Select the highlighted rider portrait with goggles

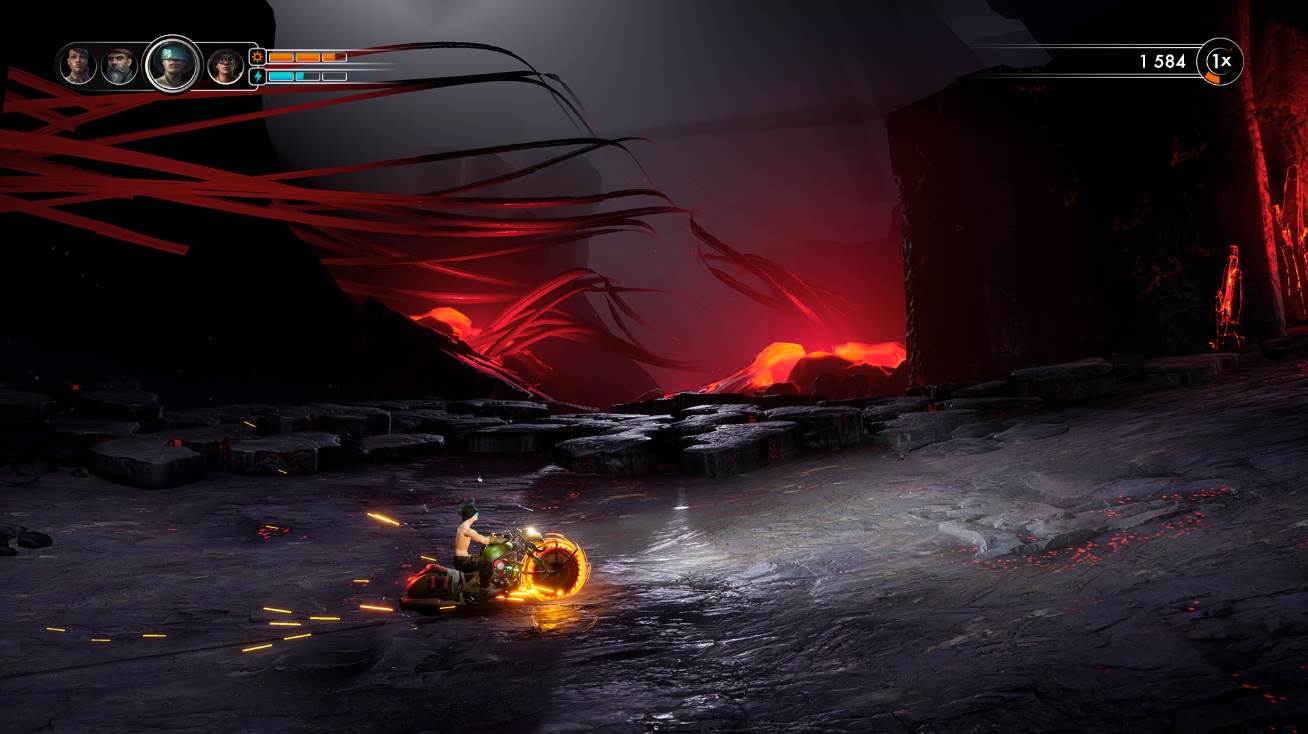click(x=173, y=65)
